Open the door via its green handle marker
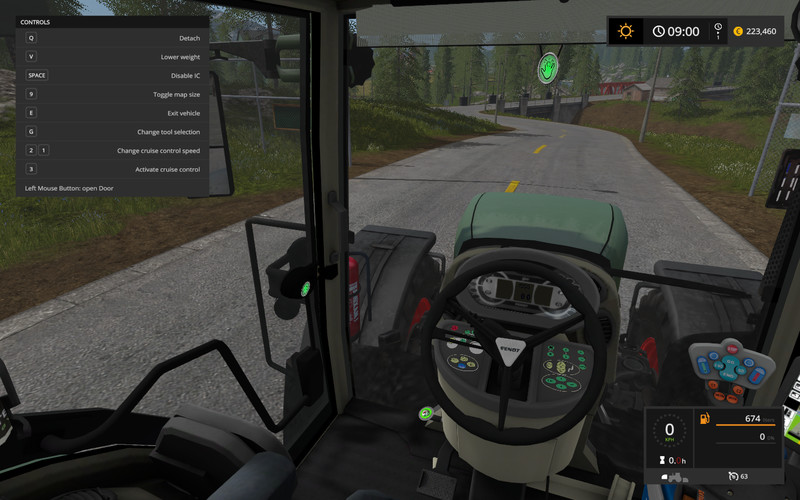 tap(304, 290)
